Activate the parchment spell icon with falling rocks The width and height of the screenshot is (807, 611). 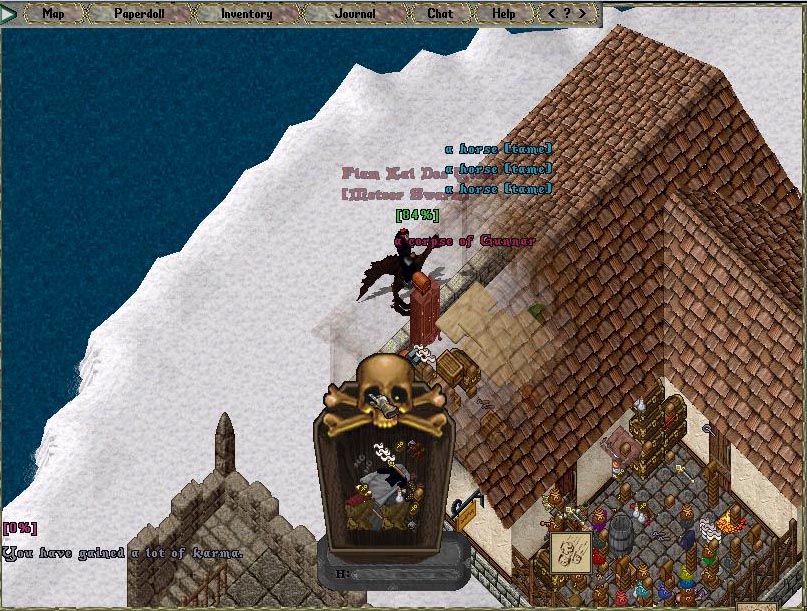point(568,553)
